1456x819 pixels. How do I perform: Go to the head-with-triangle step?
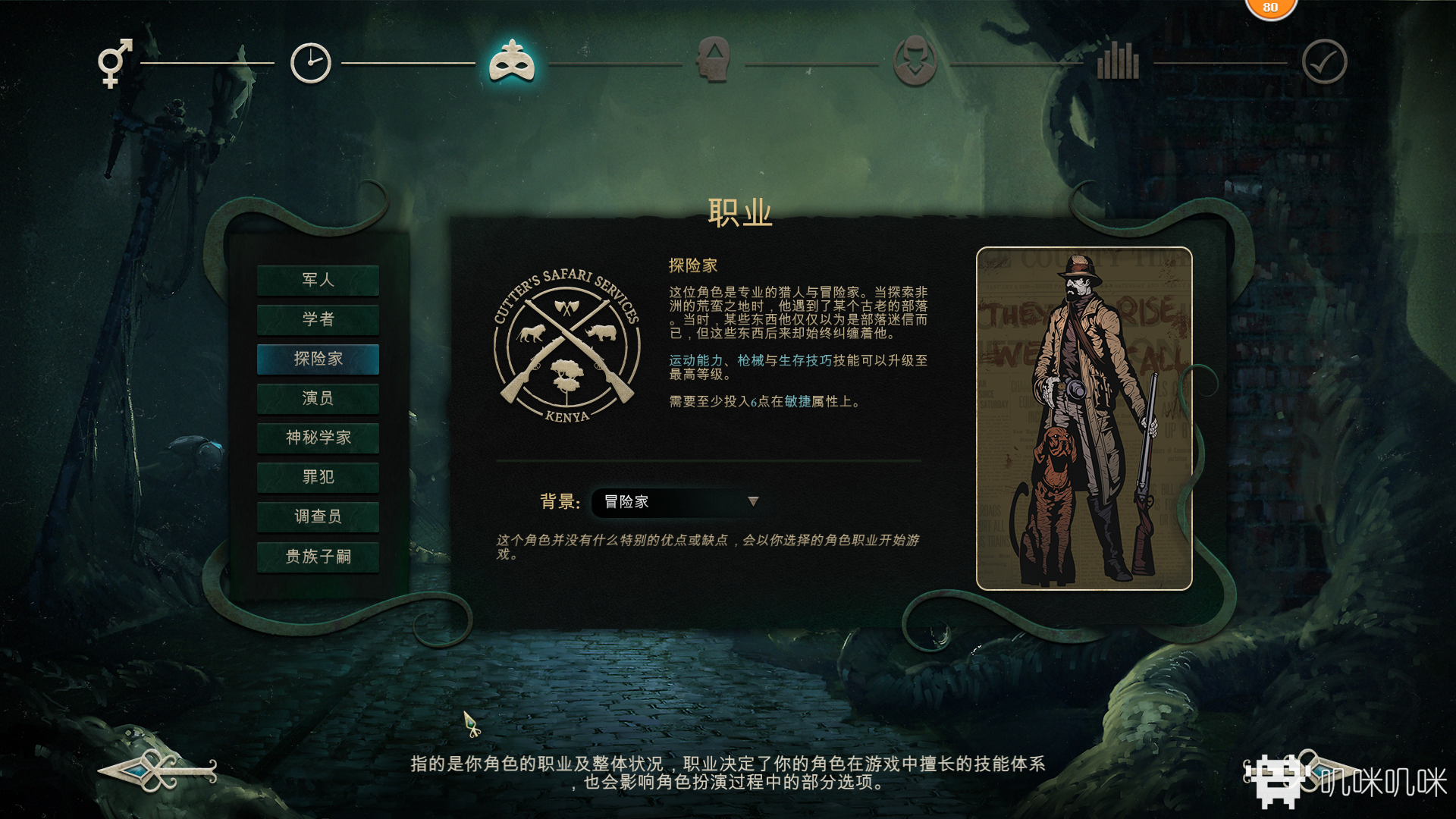coord(714,61)
